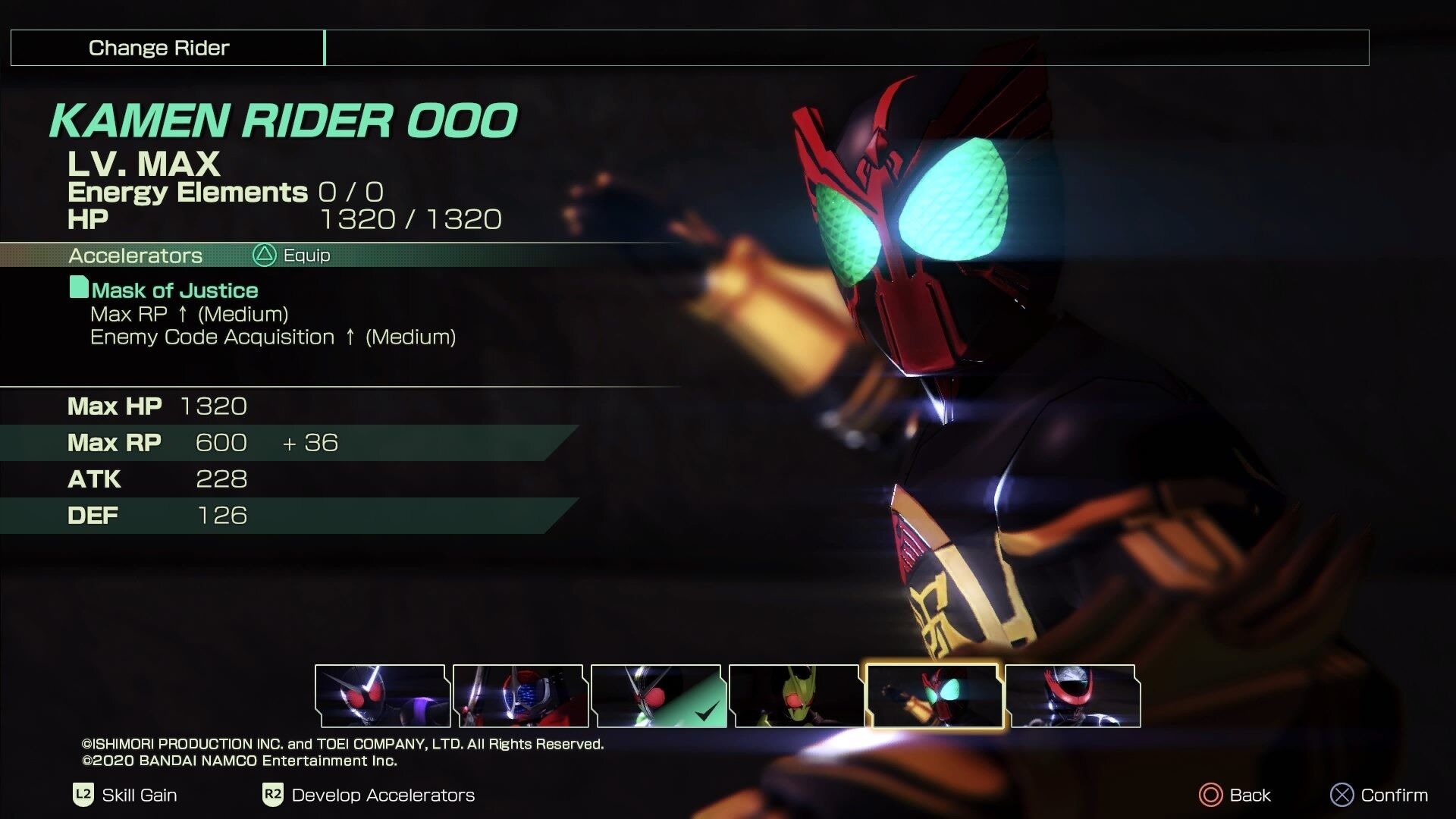The height and width of the screenshot is (819, 1456).
Task: Open the Change Rider tab
Action: click(158, 48)
